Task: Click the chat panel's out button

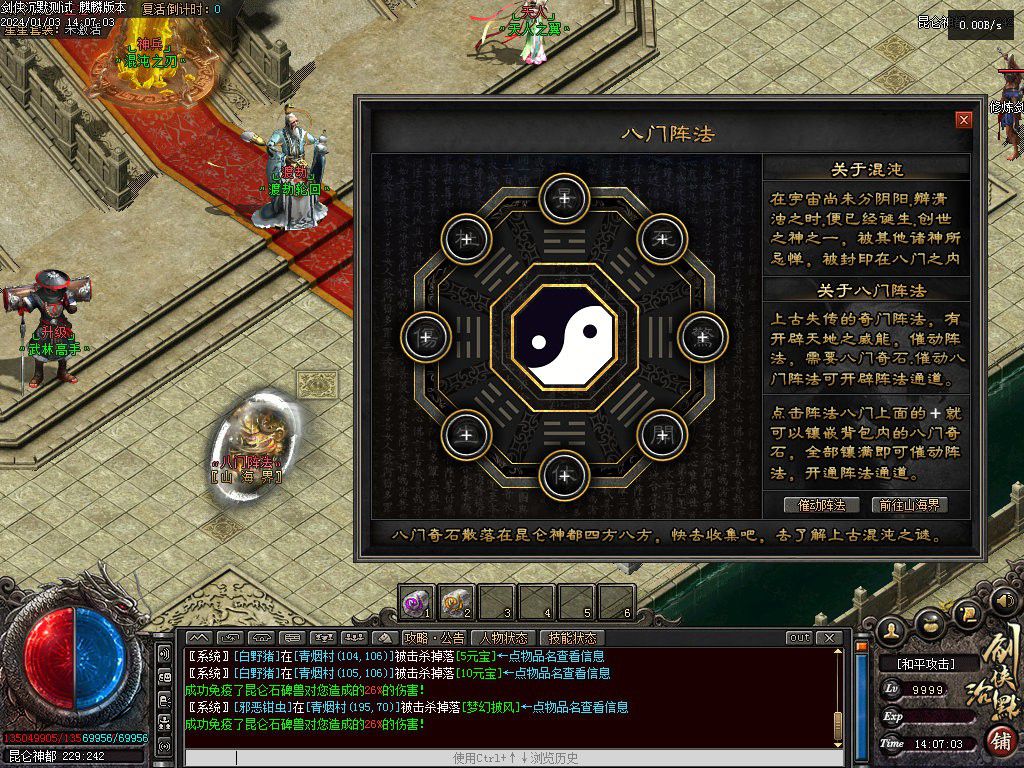Action: (799, 638)
